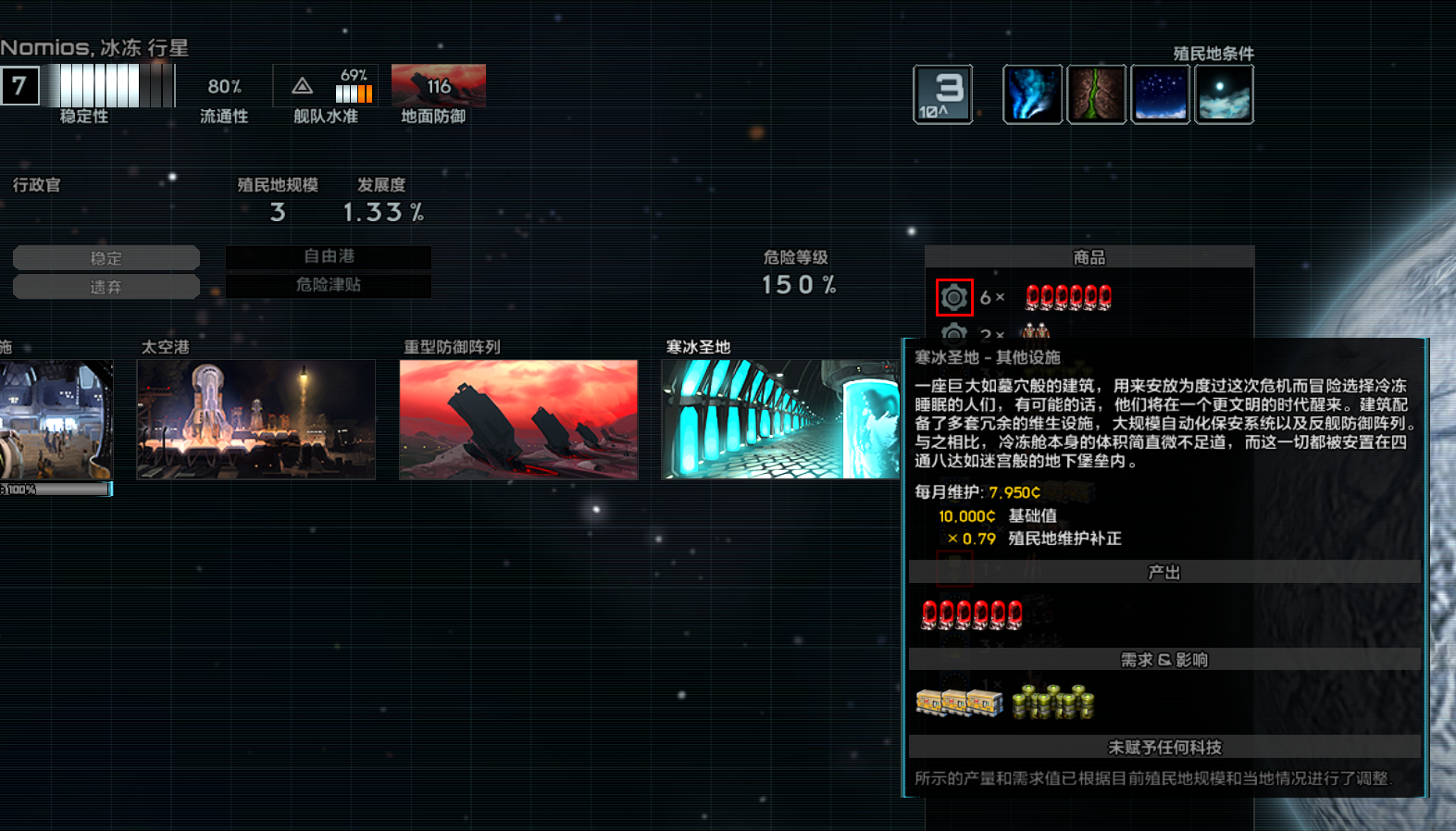选择最右侧的寒冷行星条件图标
The image size is (1456, 831).
[x=1224, y=93]
